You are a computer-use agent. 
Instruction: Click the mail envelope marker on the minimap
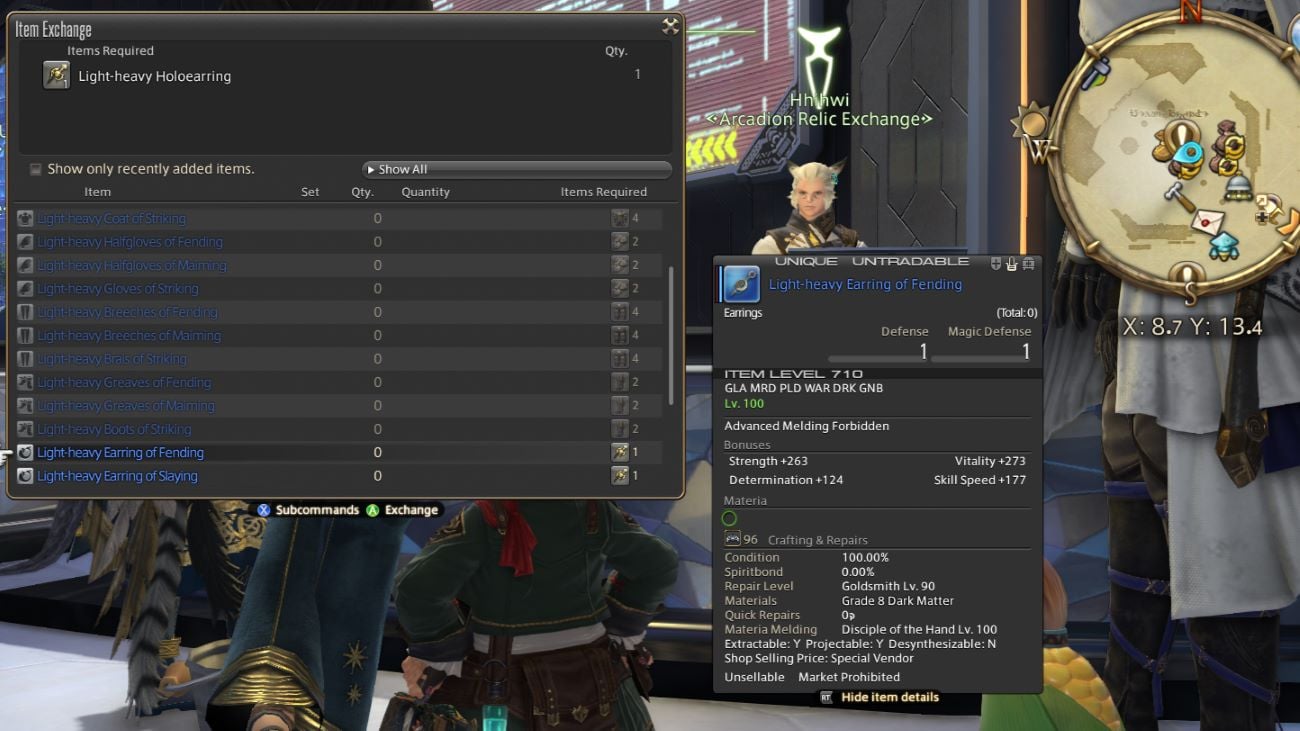click(1208, 220)
